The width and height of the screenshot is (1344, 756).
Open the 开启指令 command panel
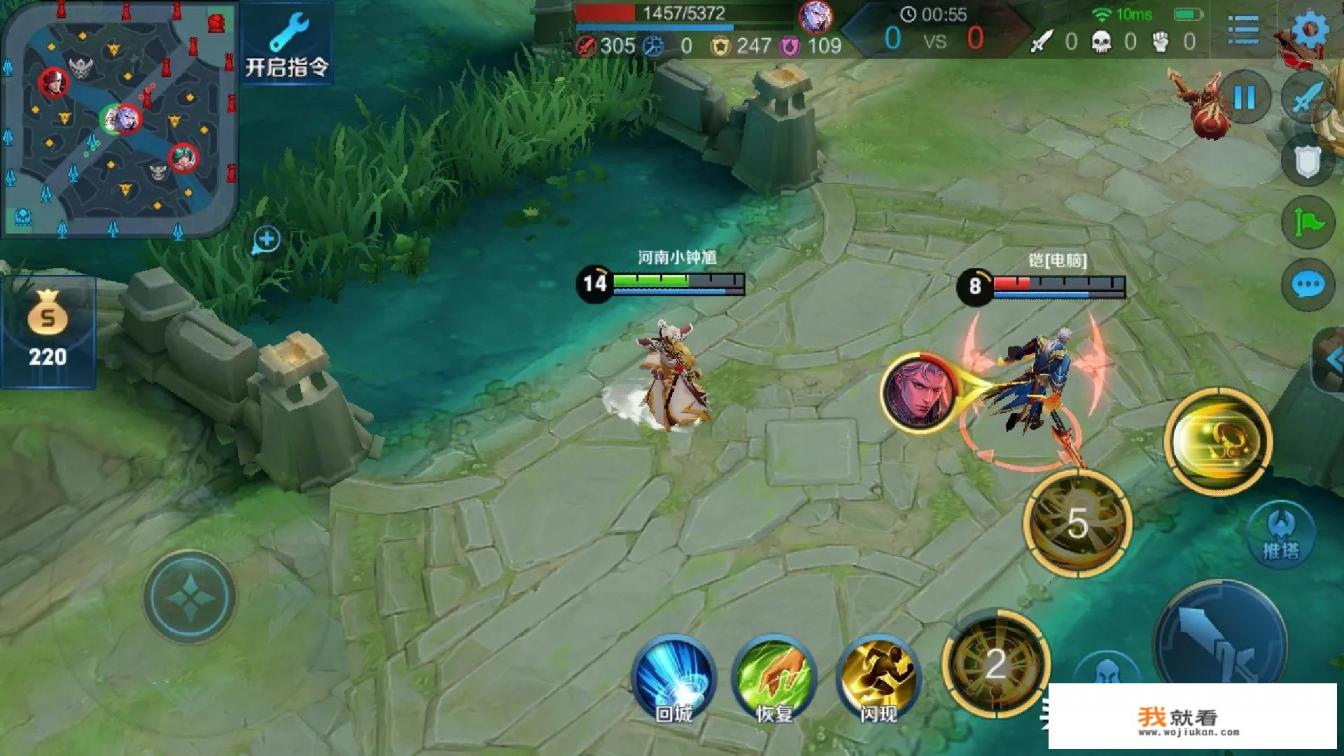287,44
